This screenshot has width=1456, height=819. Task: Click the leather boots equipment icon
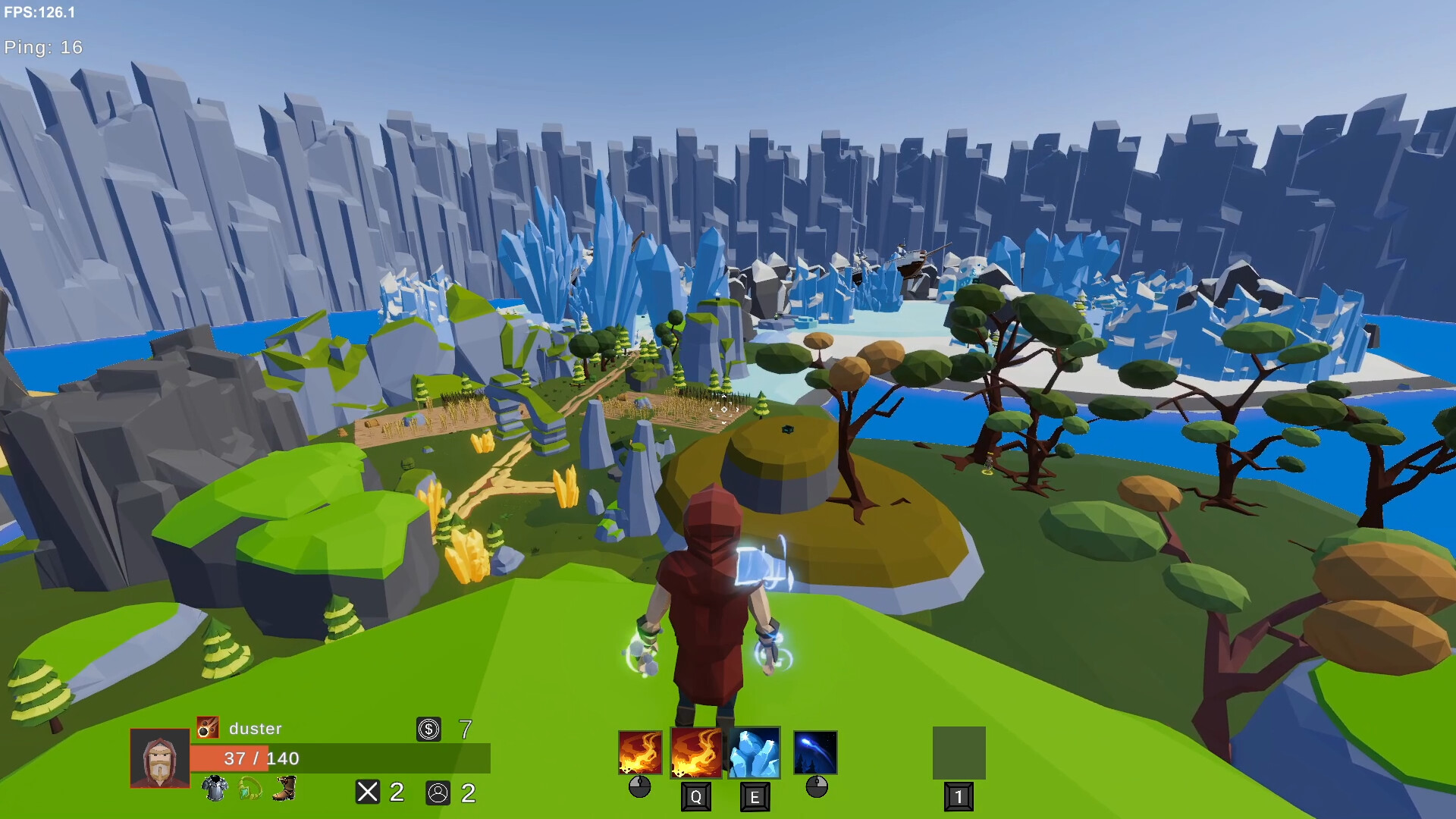click(x=284, y=790)
